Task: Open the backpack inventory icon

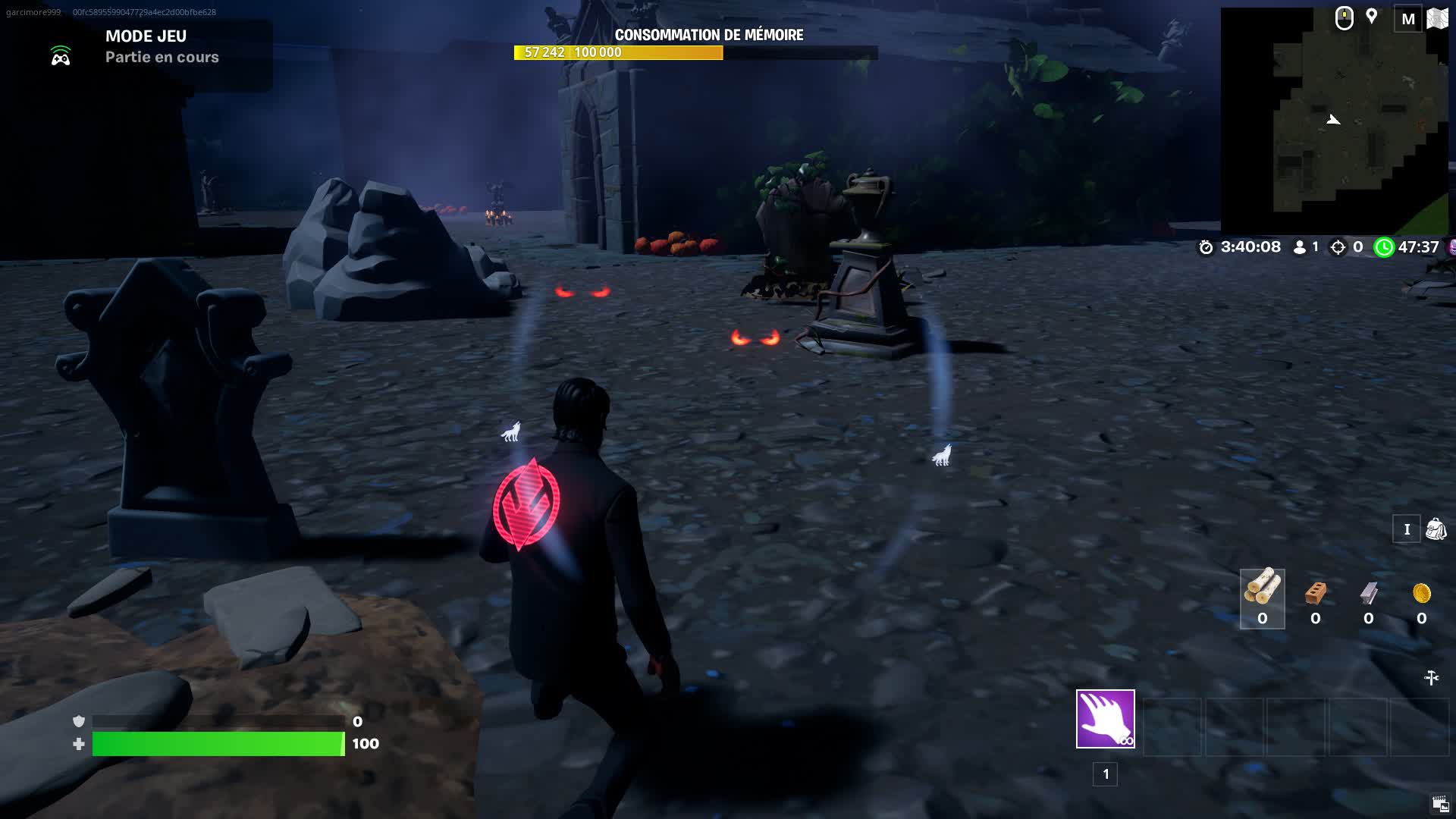Action: click(1436, 529)
